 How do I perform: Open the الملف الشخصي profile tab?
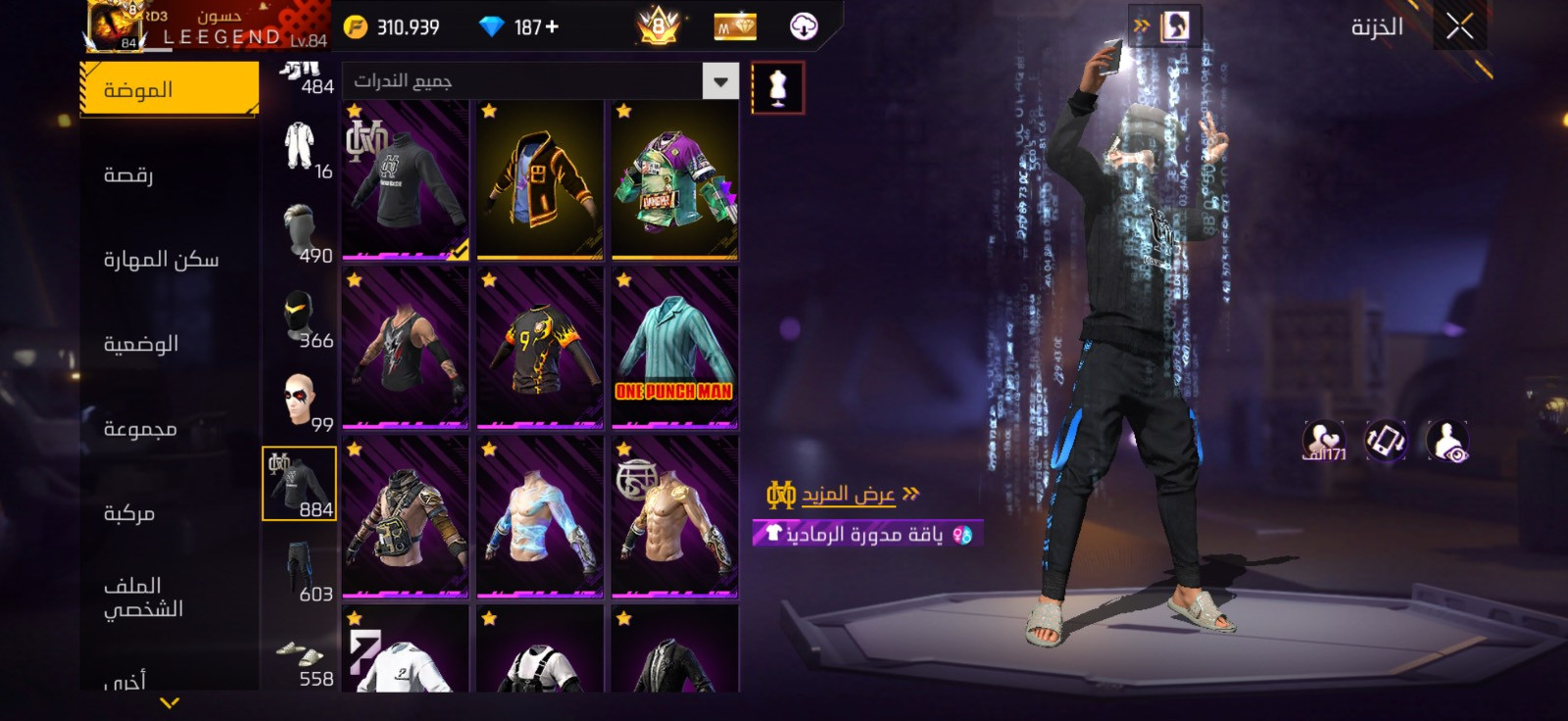pyautogui.click(x=143, y=598)
